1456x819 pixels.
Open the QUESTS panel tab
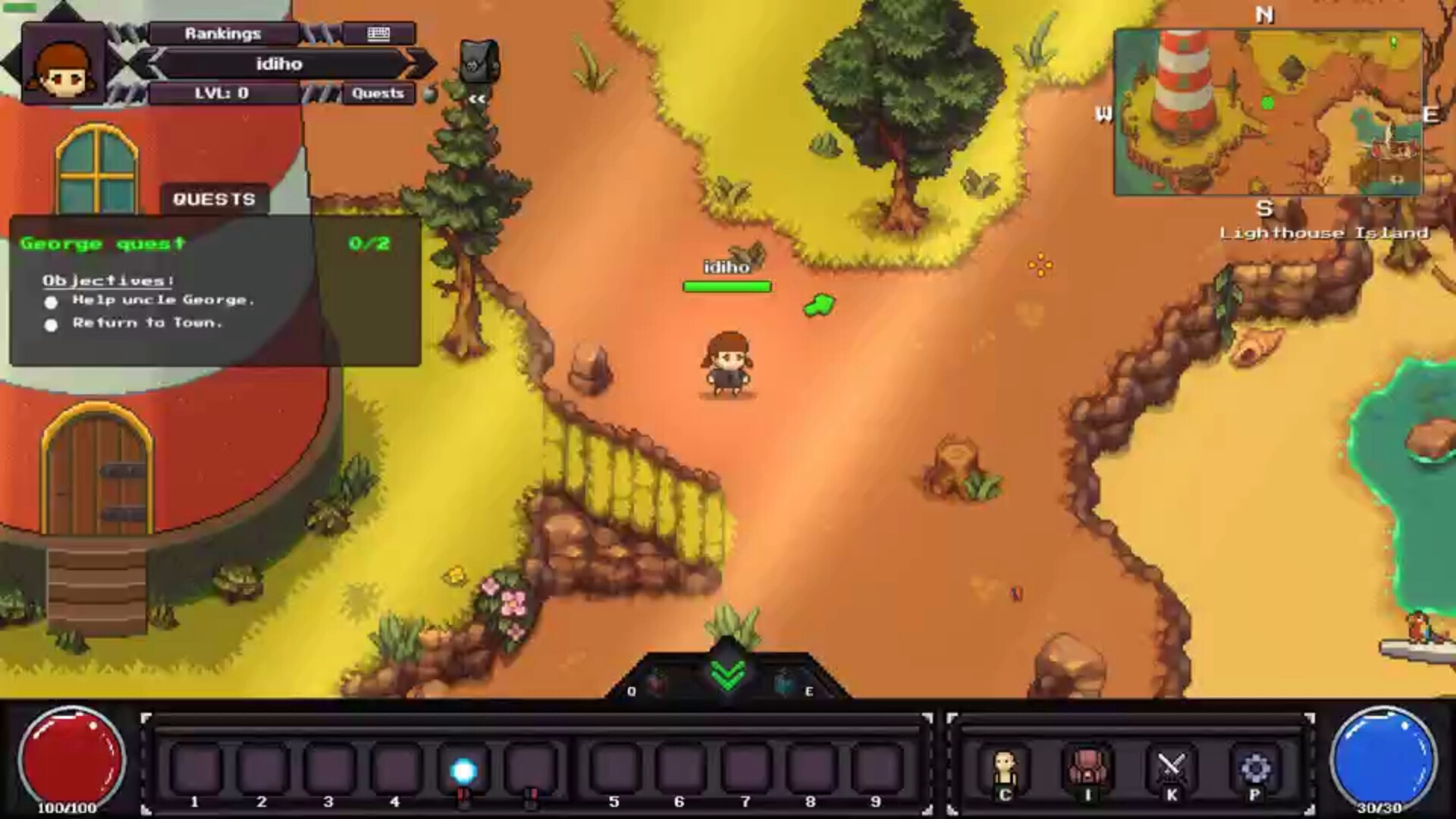[x=215, y=199]
